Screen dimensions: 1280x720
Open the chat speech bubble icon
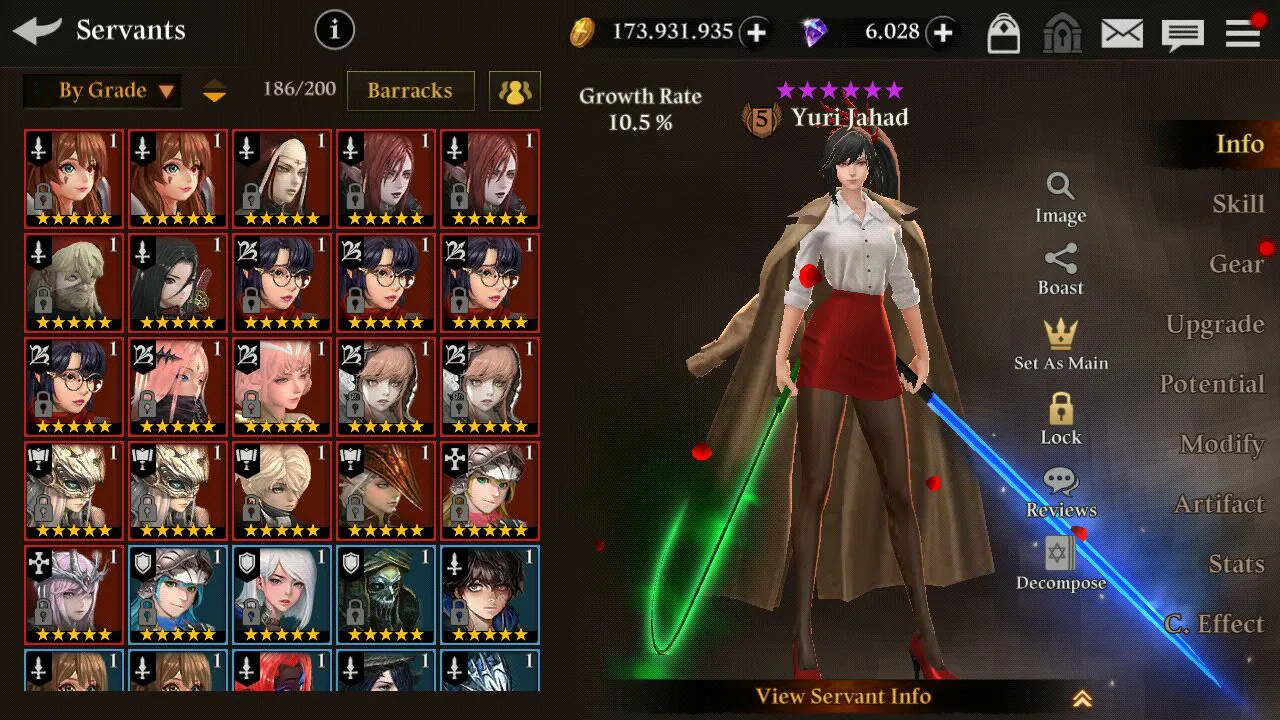click(1182, 35)
